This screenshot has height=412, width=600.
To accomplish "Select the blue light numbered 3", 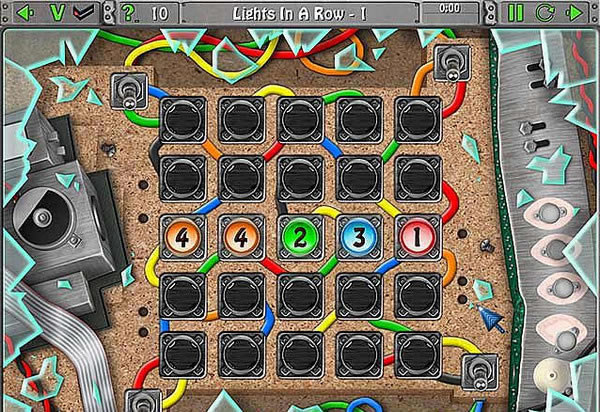I will [358, 238].
